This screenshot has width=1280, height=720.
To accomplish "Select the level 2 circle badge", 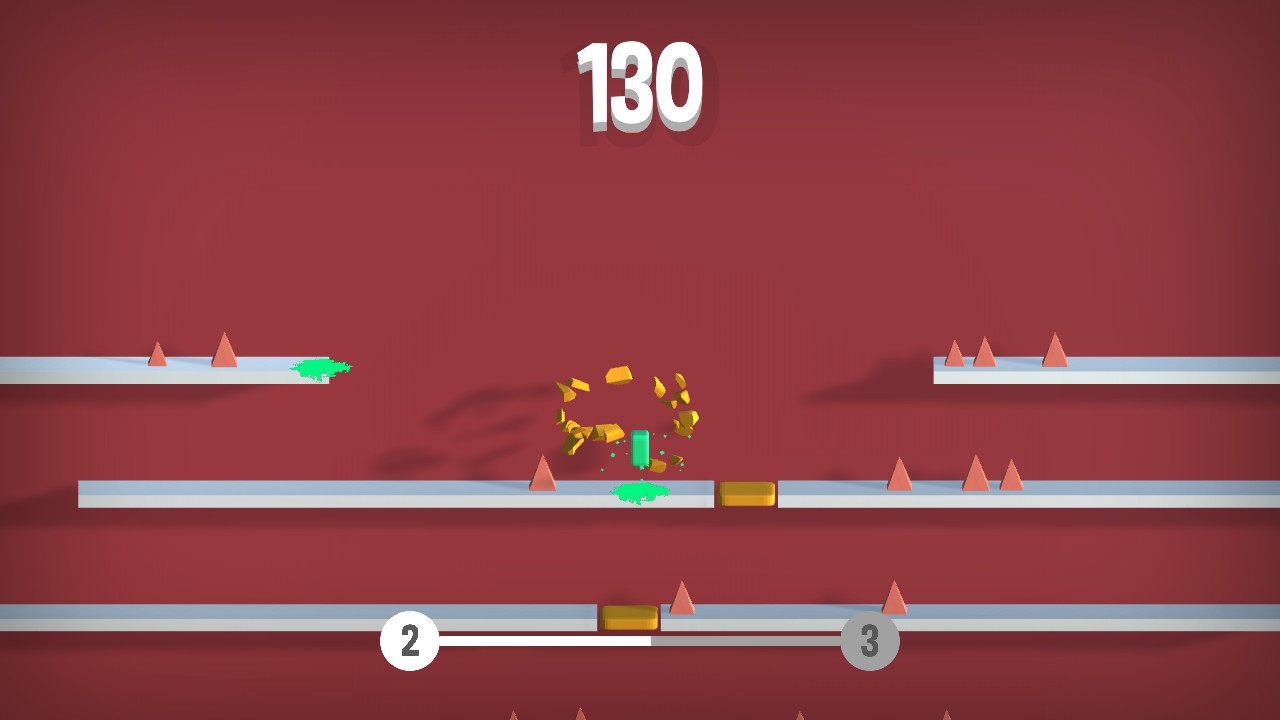I will pyautogui.click(x=409, y=640).
